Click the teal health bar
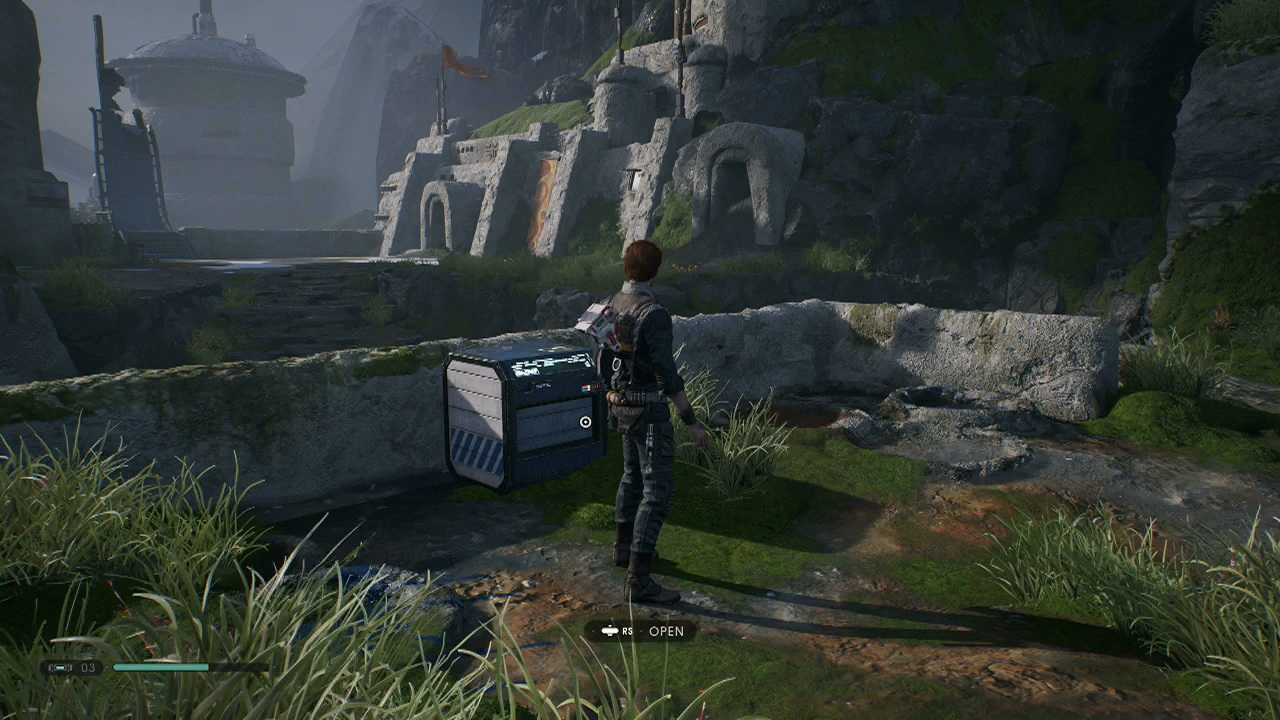This screenshot has height=720, width=1280. pos(162,665)
